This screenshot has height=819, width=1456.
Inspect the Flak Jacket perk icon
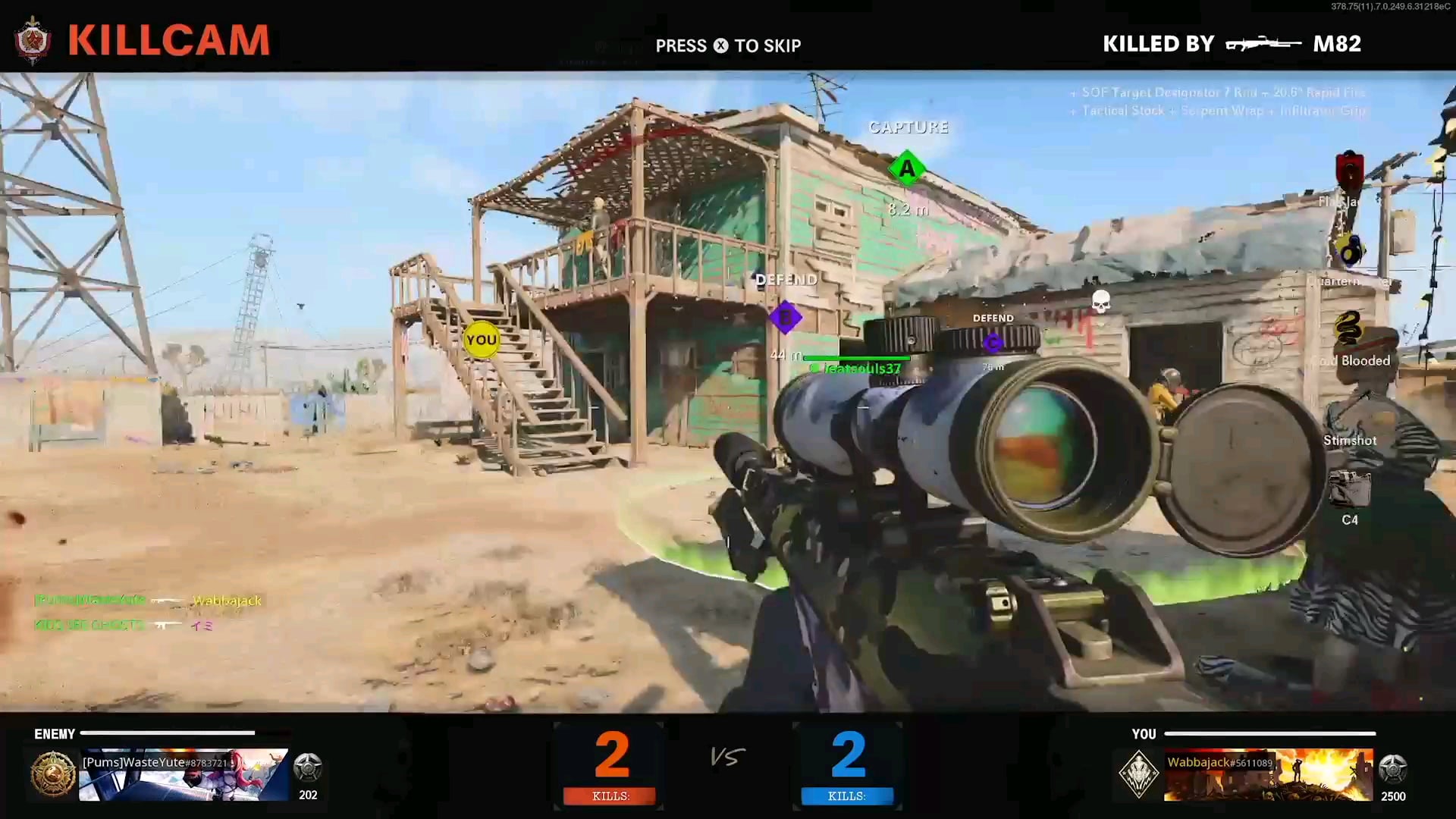tap(1350, 170)
